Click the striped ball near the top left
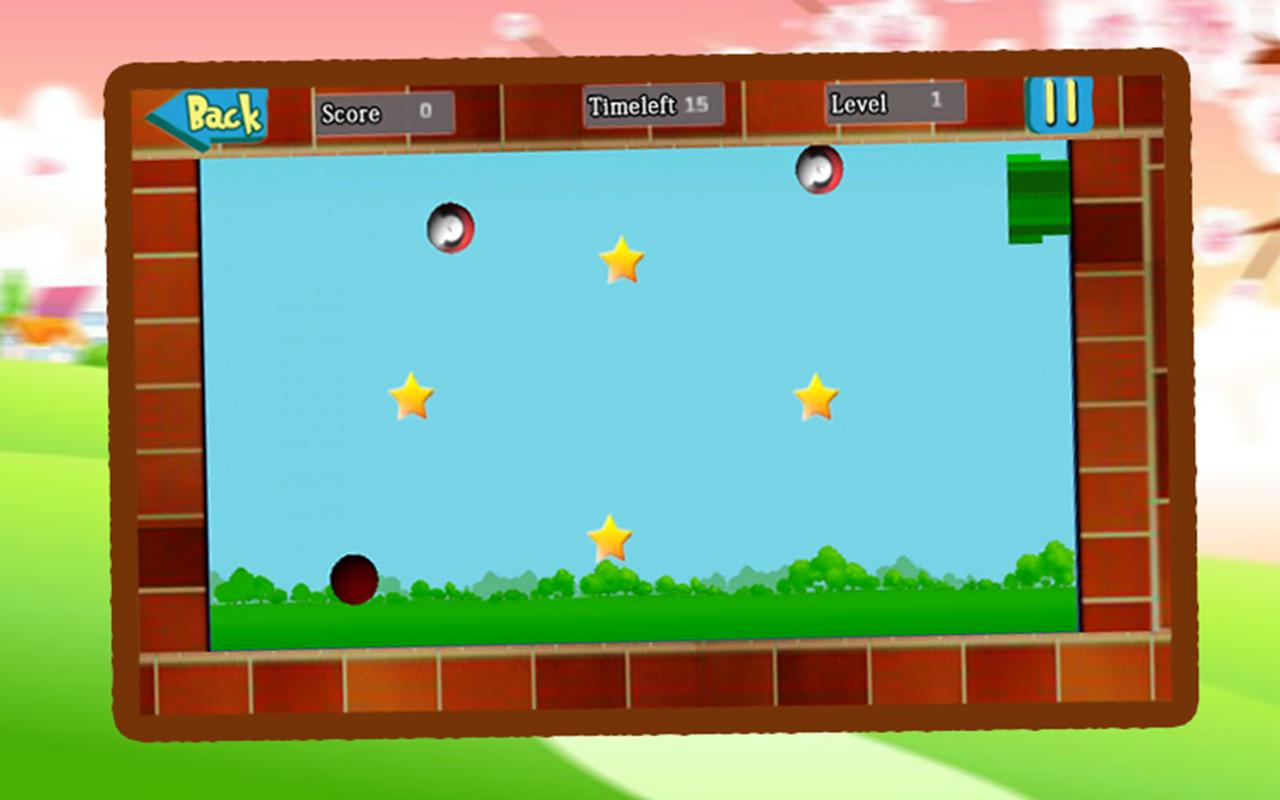 (450, 228)
